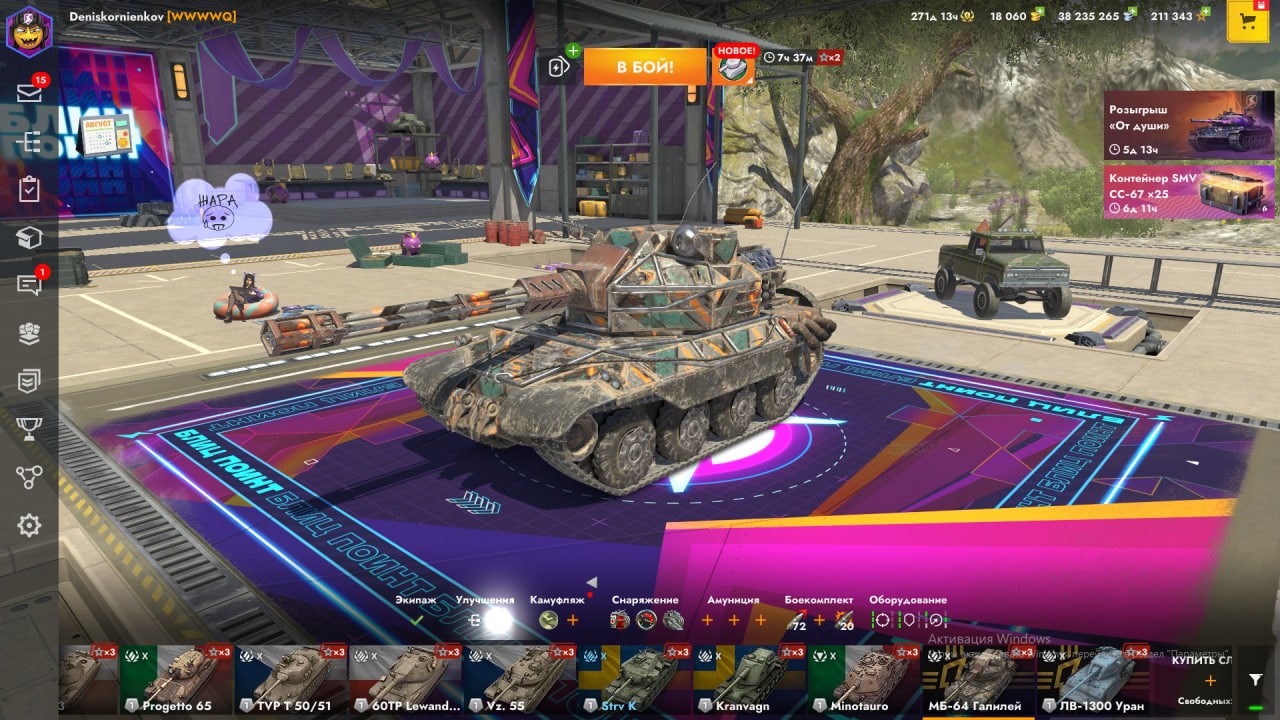The height and width of the screenshot is (720, 1280).
Task: Click the НОВОЕ! game mode icon
Action: (x=733, y=66)
